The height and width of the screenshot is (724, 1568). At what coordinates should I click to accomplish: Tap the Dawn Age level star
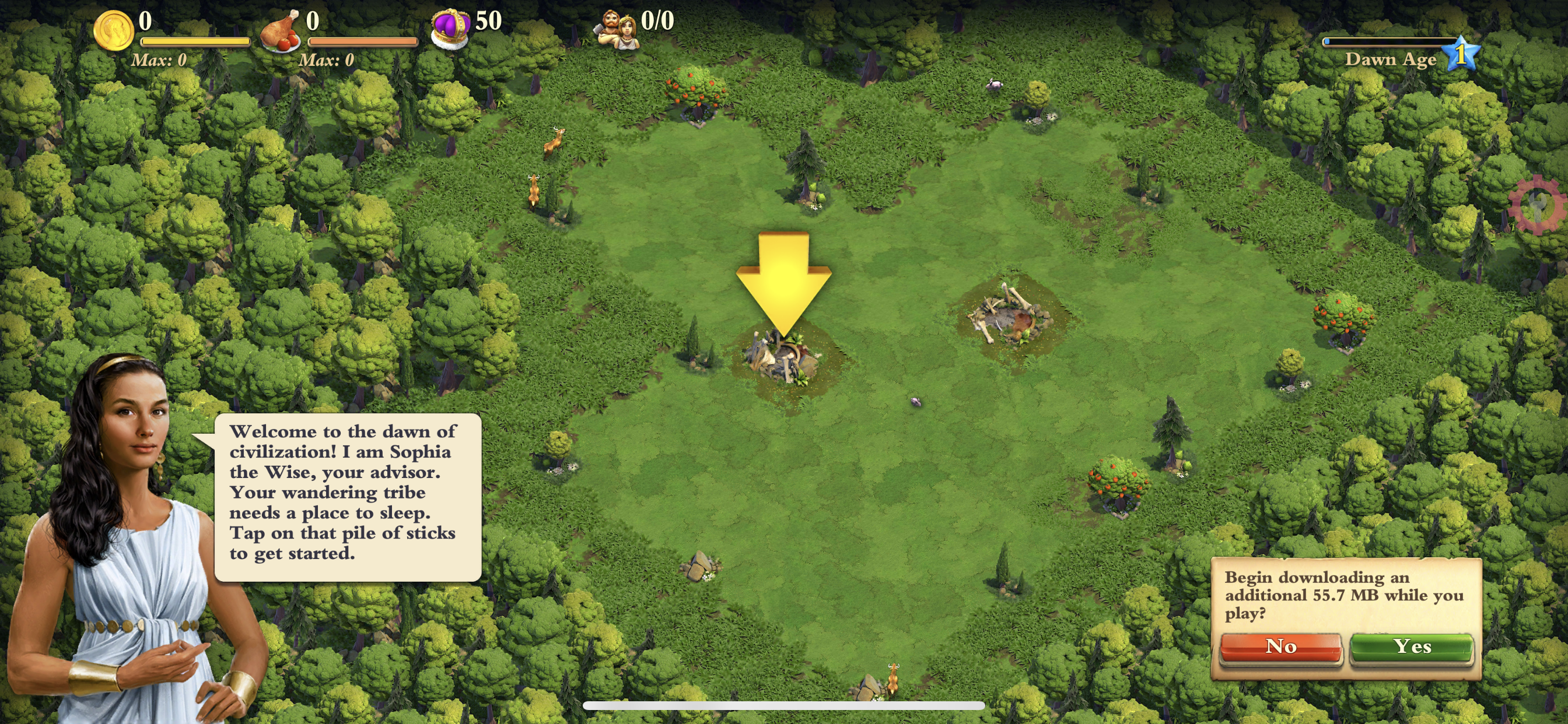point(1461,53)
